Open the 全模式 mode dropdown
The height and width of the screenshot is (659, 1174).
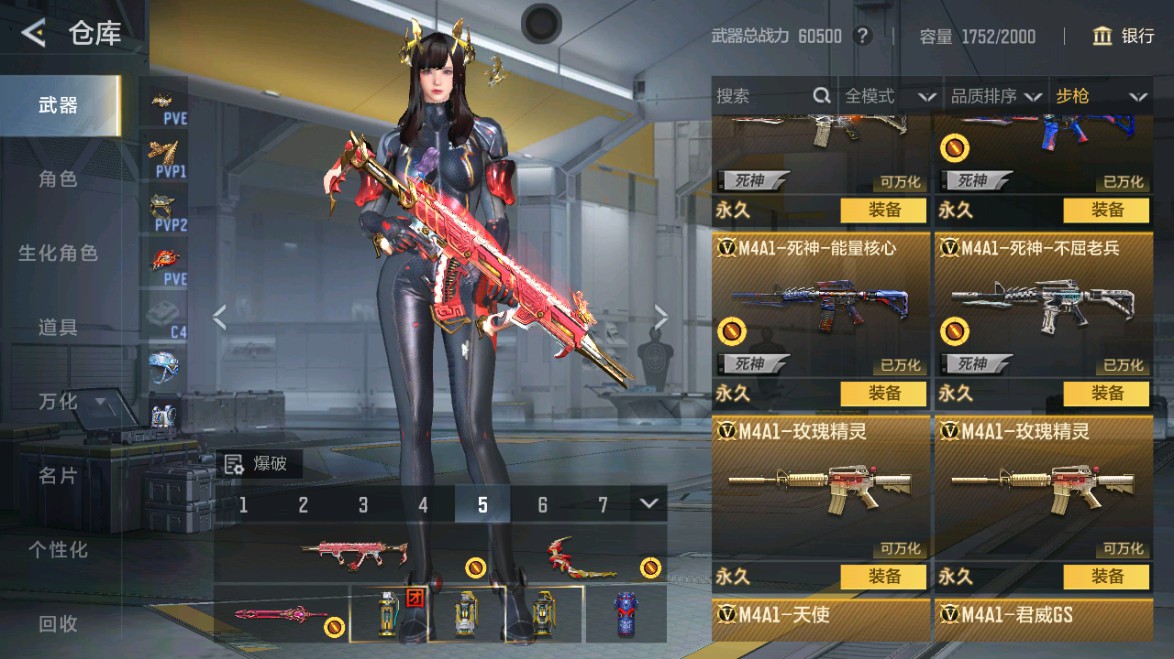[x=889, y=96]
